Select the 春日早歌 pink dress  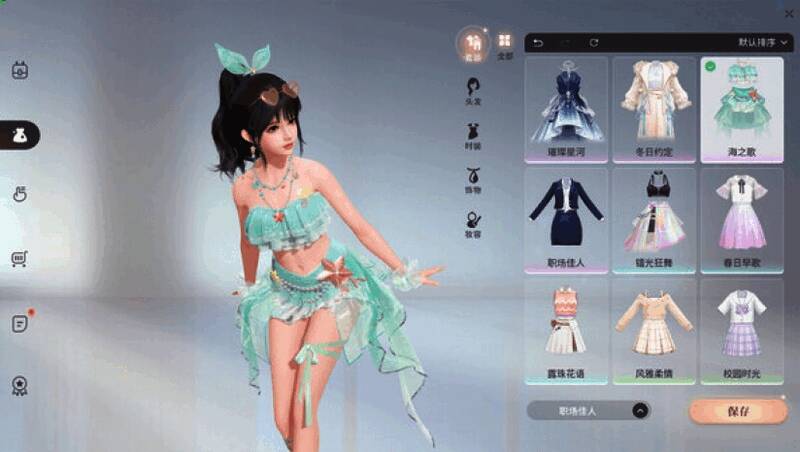point(742,220)
